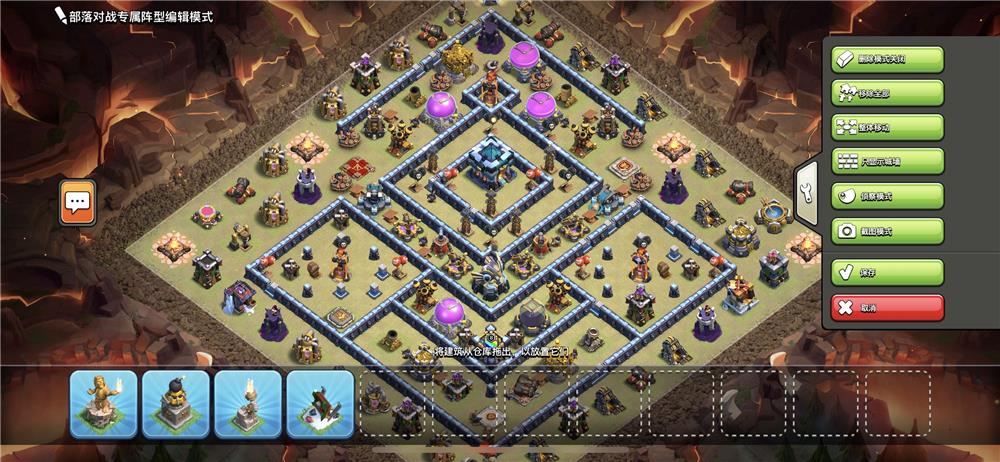Choose the snowy sword decoration from storage
1000x462 pixels.
click(x=320, y=404)
